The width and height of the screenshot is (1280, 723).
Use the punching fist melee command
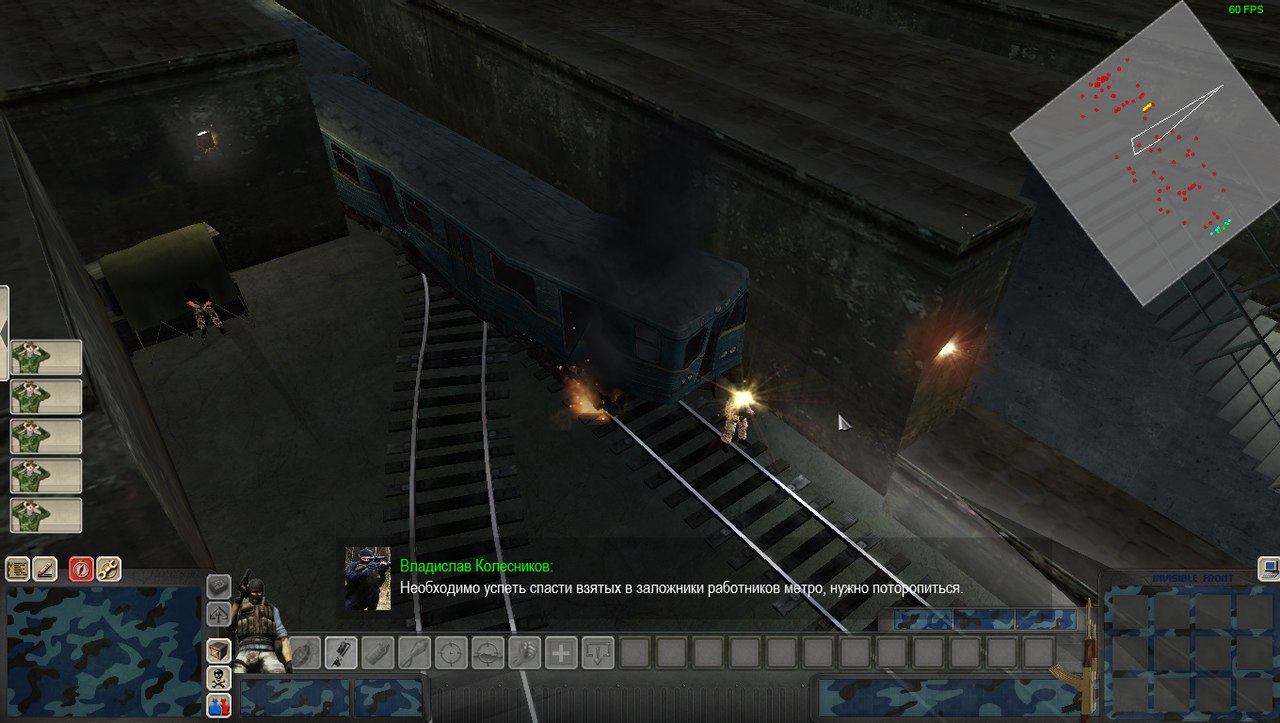click(525, 653)
